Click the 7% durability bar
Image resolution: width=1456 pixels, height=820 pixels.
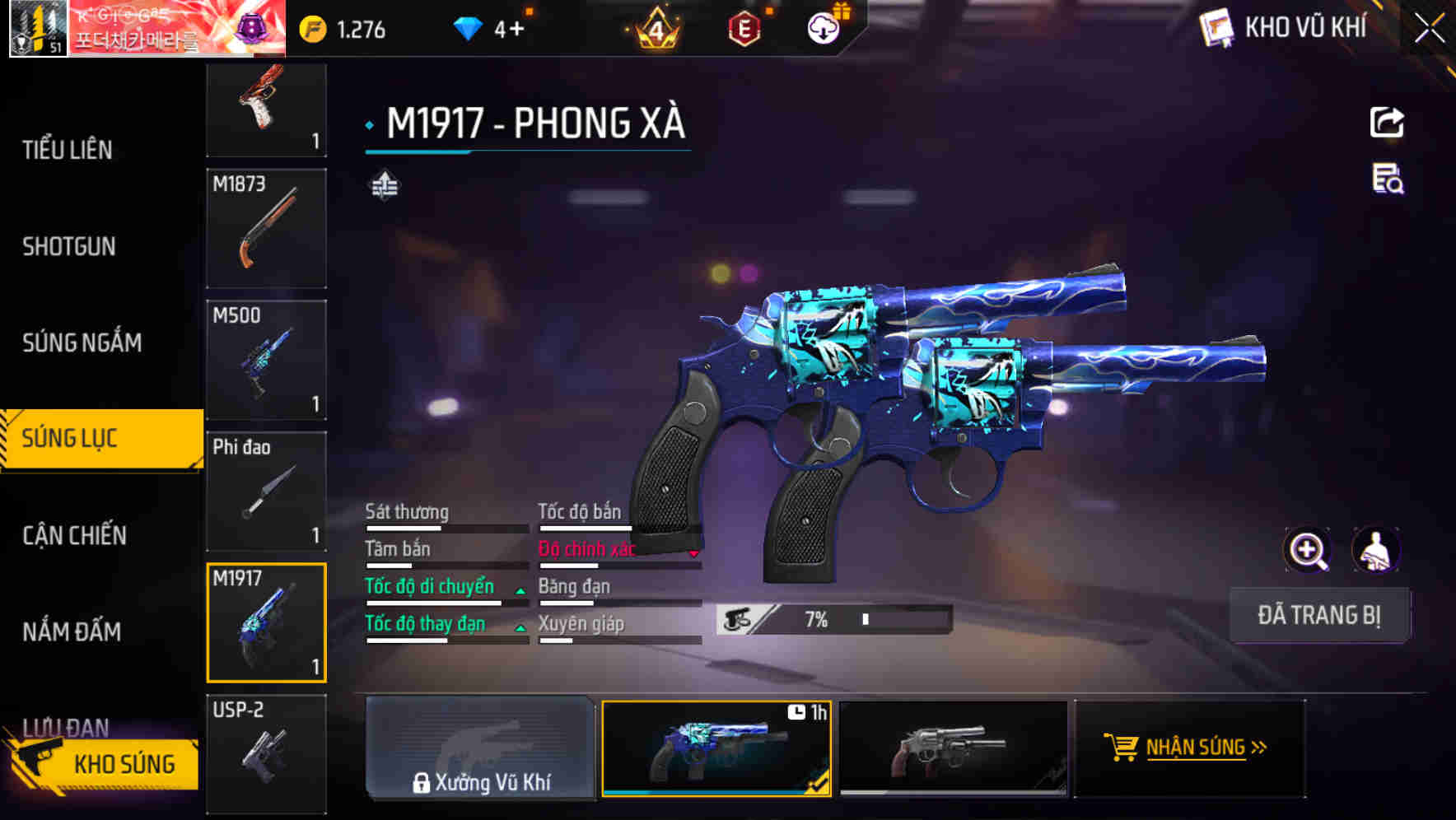(x=832, y=618)
